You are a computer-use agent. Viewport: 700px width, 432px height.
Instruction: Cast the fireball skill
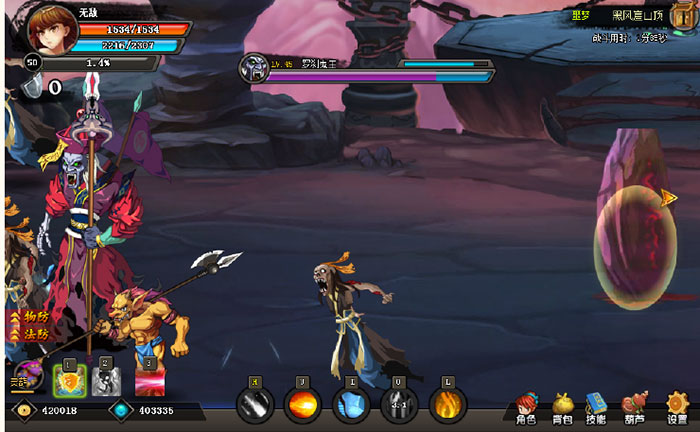tap(302, 404)
